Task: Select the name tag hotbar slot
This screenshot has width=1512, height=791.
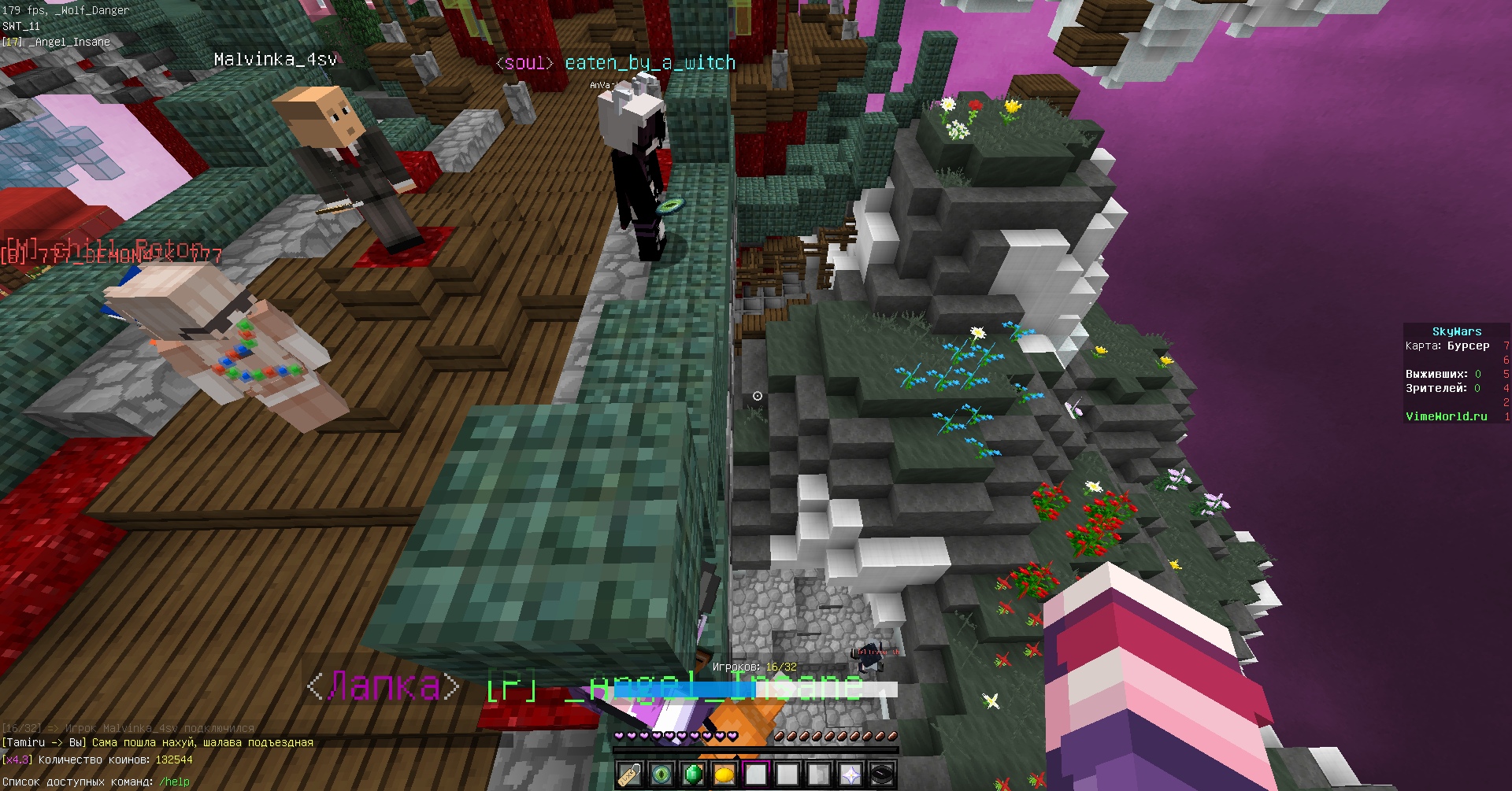Action: [x=629, y=774]
